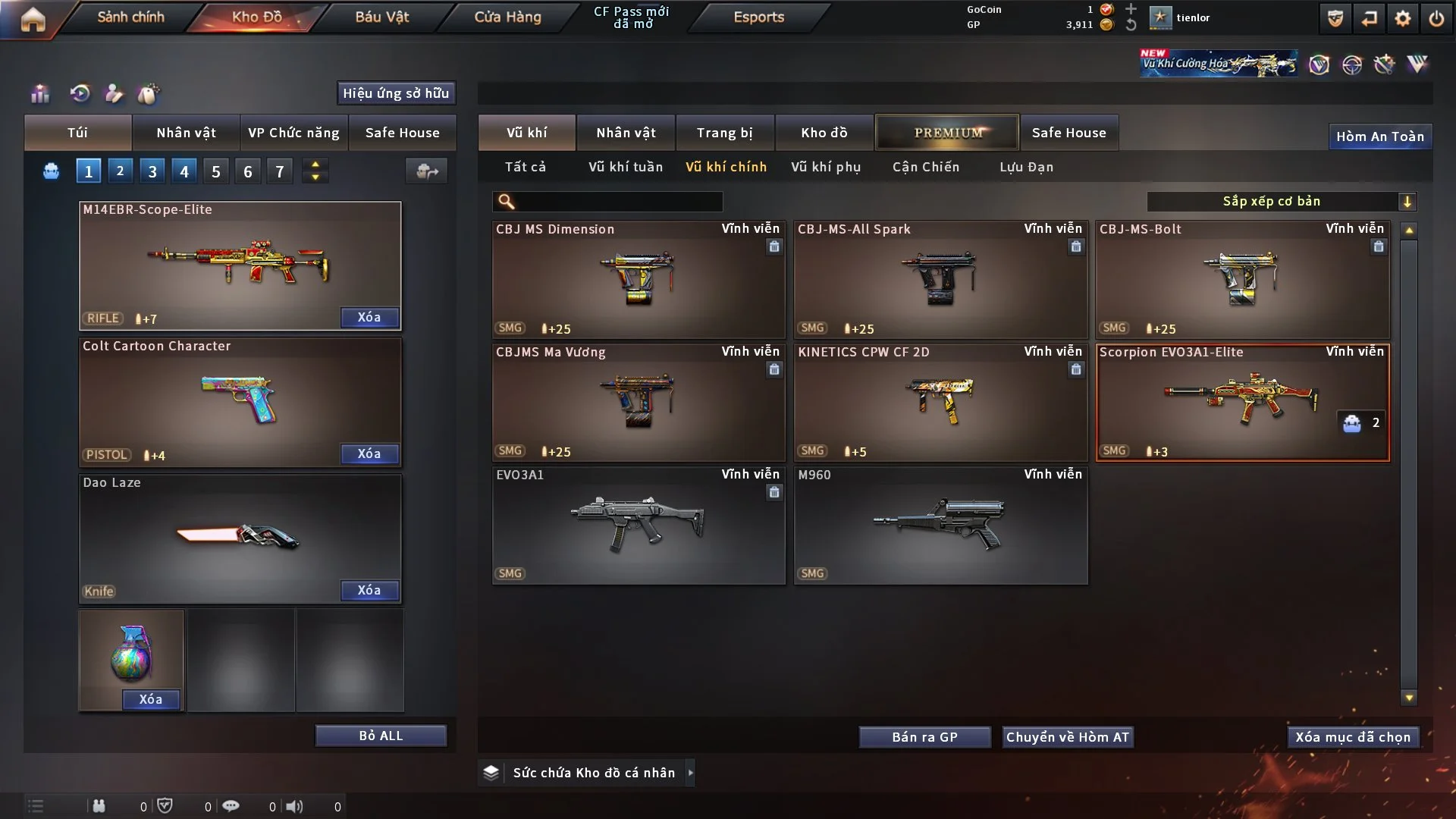Select the PREMIUM tab
Screen dimensions: 1456x819
click(947, 133)
